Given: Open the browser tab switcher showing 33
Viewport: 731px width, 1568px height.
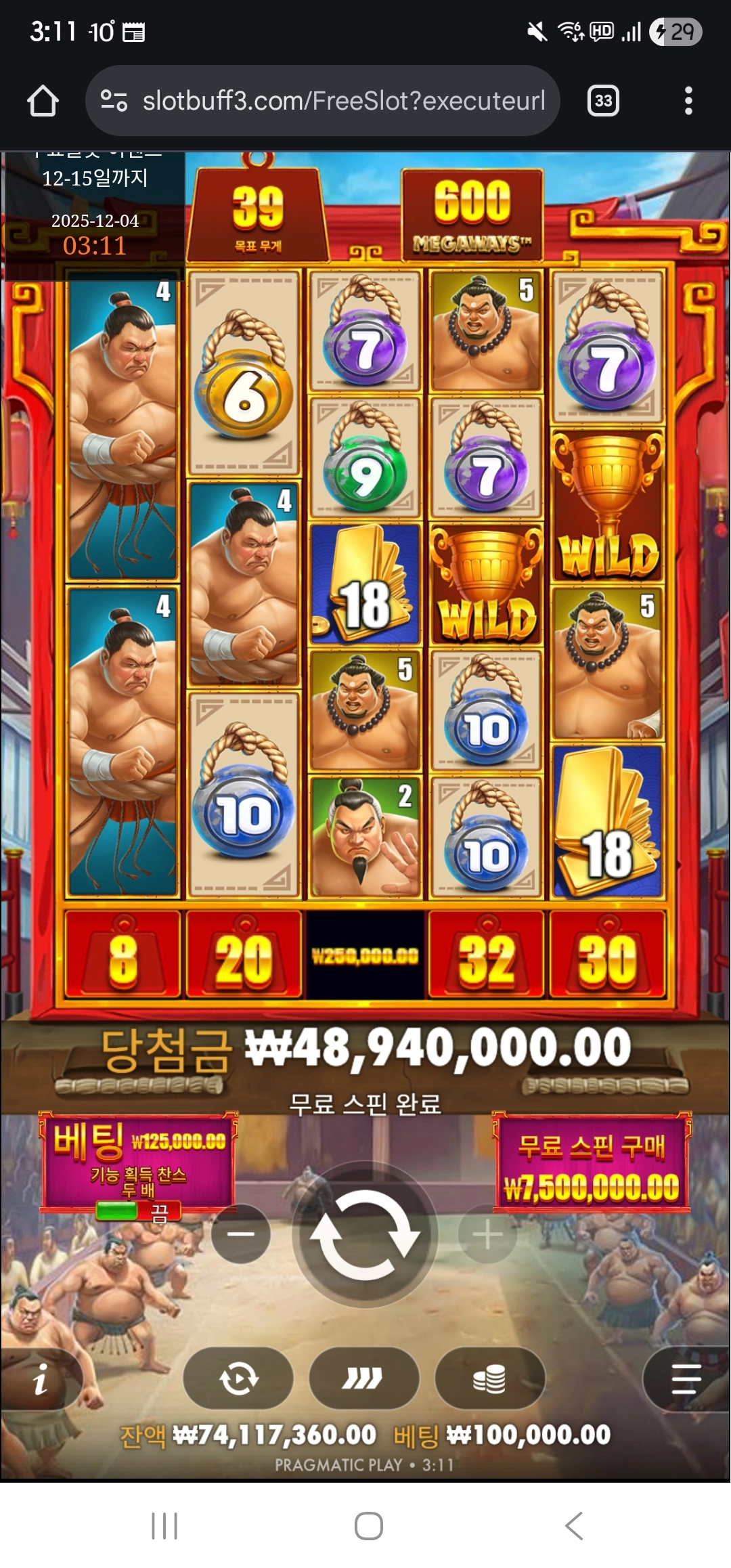Looking at the screenshot, I should pos(603,101).
